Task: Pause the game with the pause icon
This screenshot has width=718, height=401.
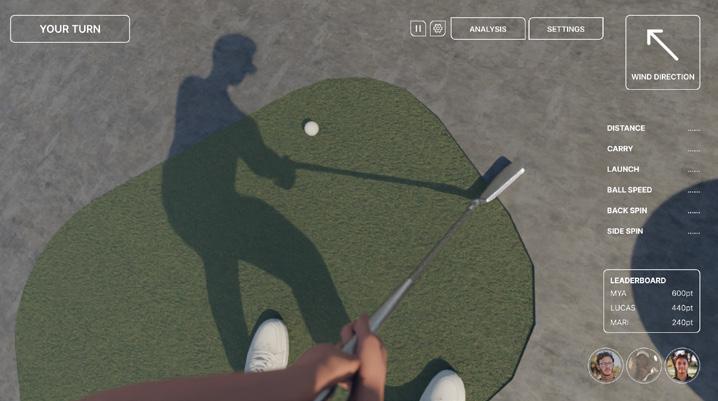Action: [x=418, y=29]
